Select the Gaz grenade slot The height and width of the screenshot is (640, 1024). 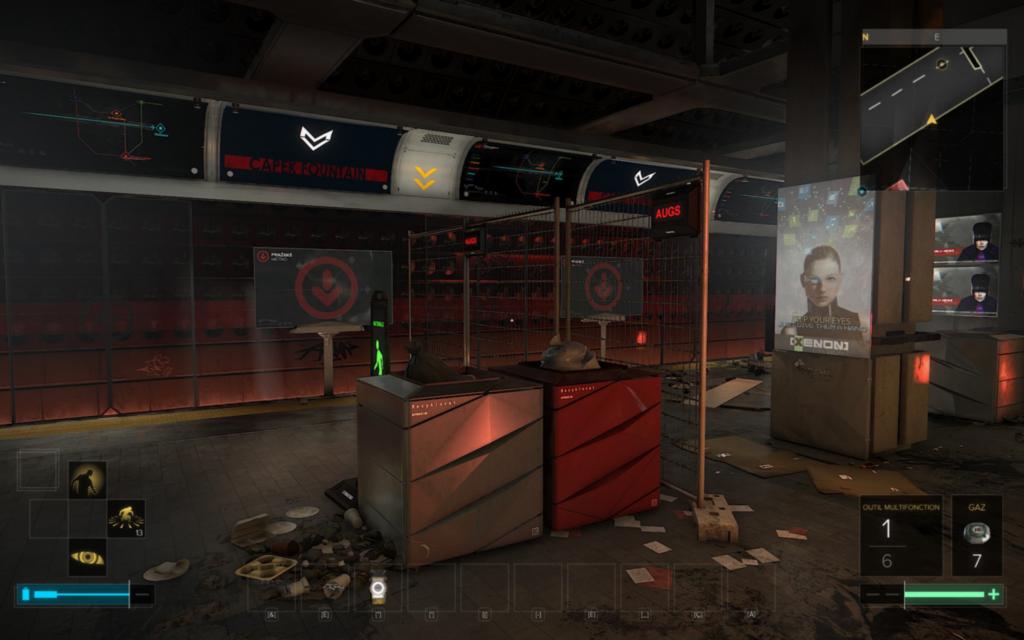pyautogui.click(x=976, y=535)
